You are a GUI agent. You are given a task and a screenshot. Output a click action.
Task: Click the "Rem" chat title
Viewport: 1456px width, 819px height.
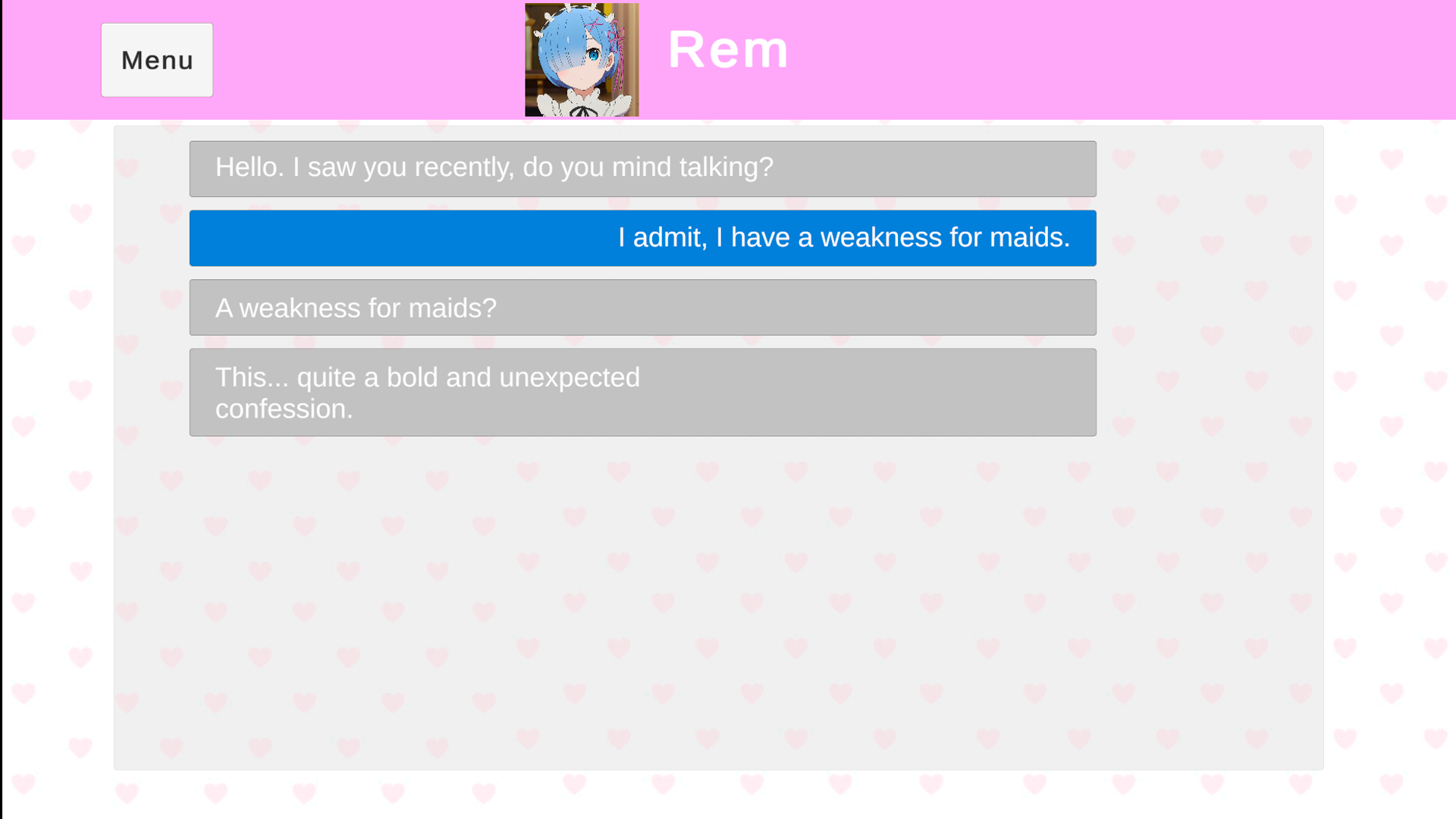[x=729, y=49]
